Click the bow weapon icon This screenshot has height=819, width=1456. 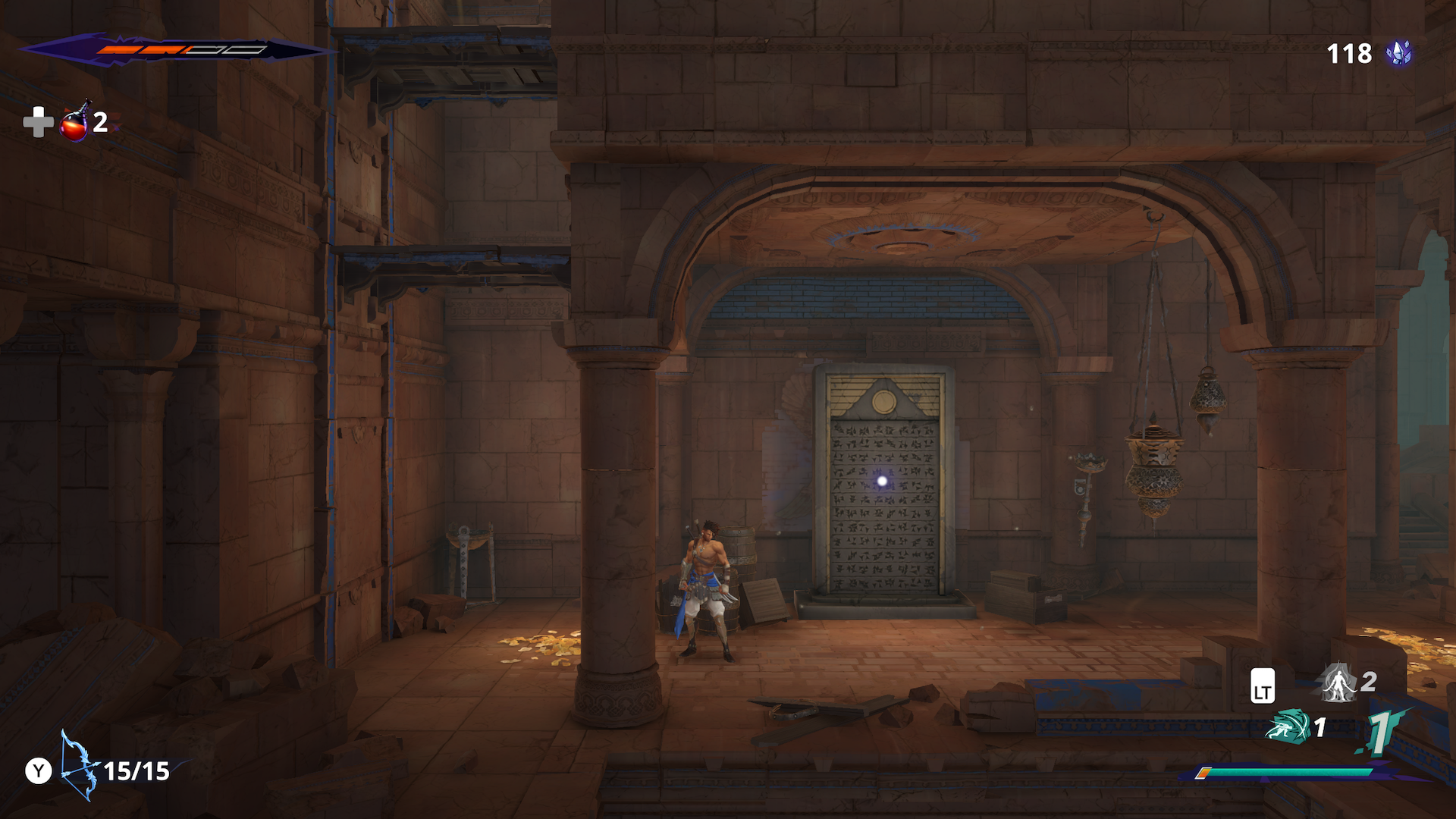(79, 766)
